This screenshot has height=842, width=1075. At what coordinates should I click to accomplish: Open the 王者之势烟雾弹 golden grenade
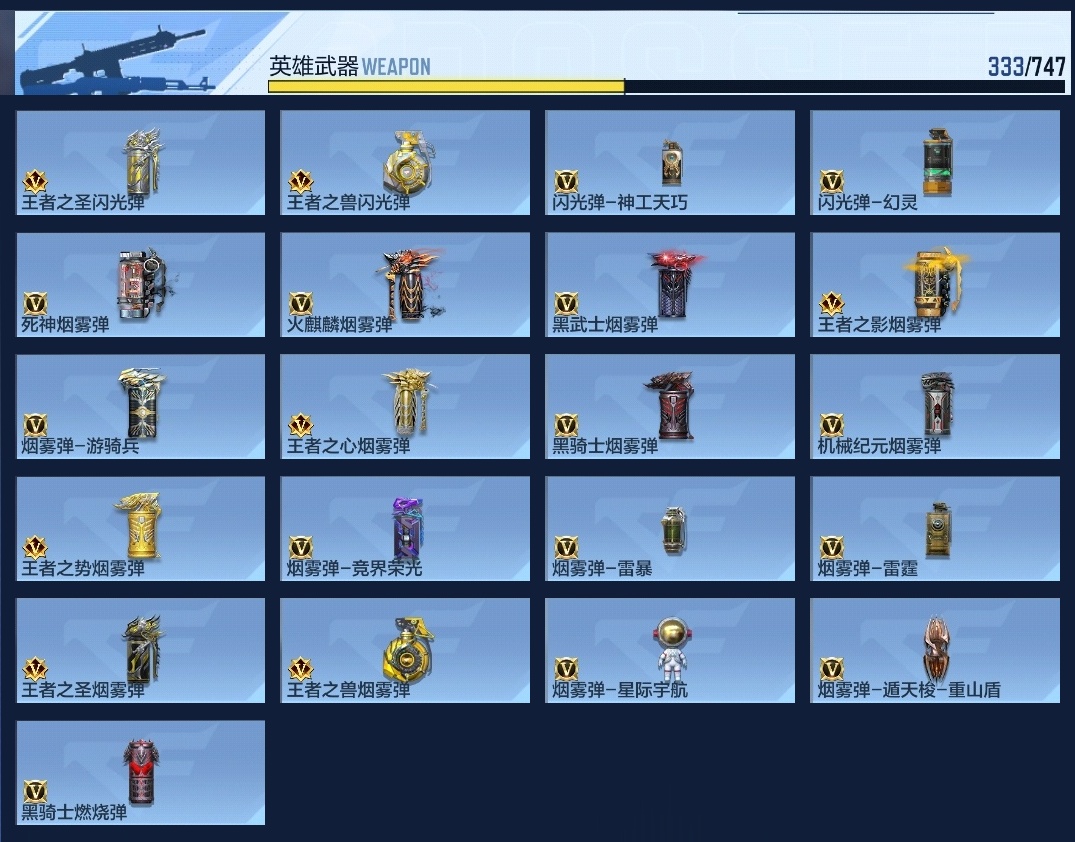pyautogui.click(x=141, y=528)
